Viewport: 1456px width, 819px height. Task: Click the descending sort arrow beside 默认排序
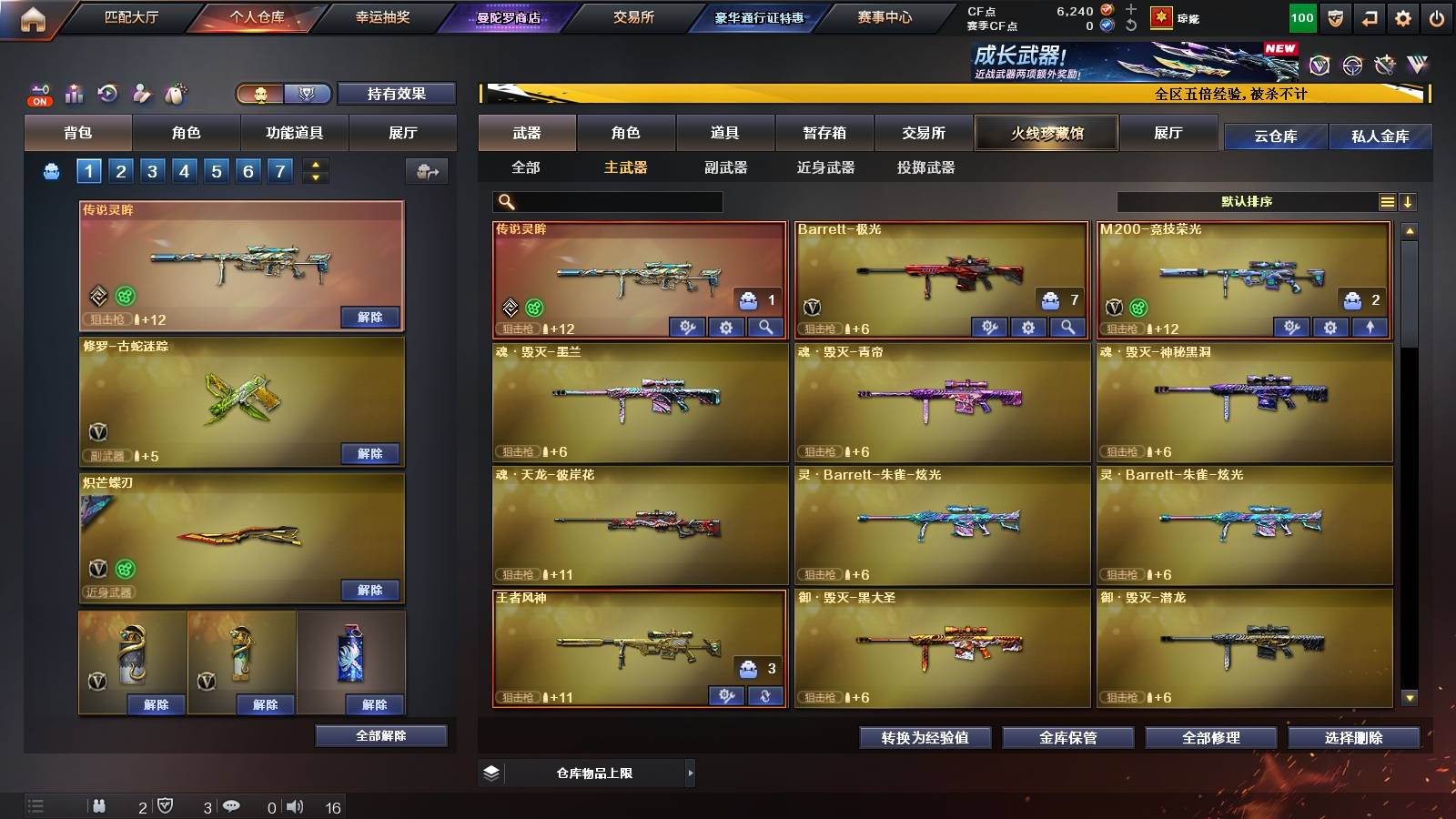[x=1410, y=201]
